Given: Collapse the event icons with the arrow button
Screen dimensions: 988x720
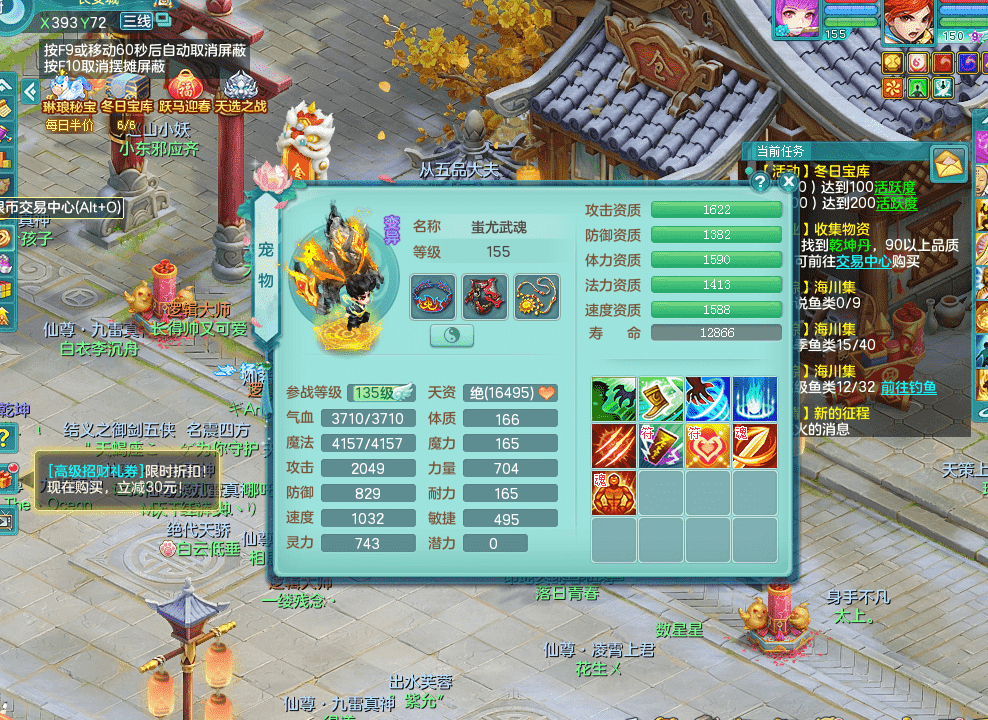Looking at the screenshot, I should [x=30, y=91].
